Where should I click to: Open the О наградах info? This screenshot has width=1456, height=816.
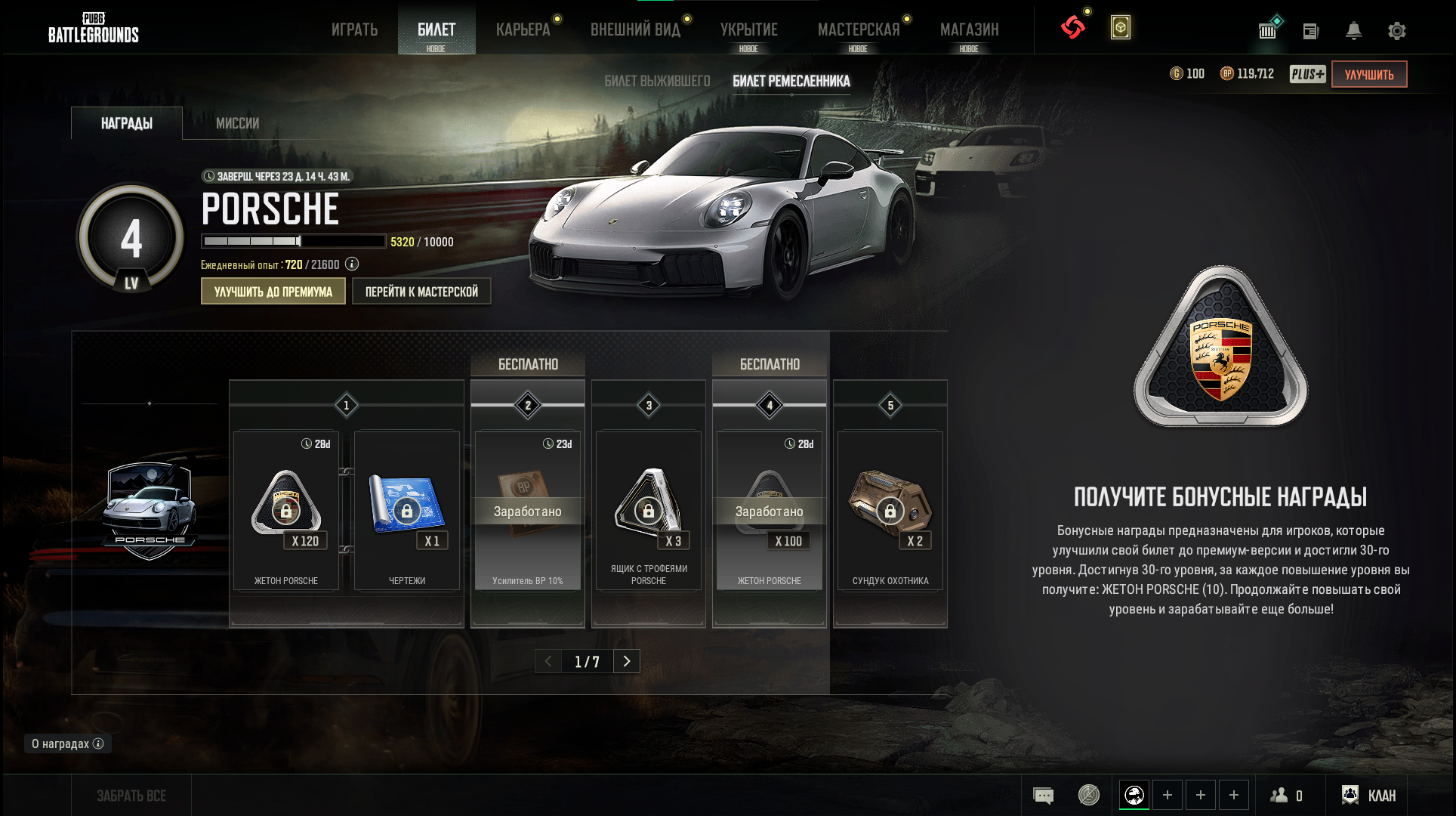point(67,743)
